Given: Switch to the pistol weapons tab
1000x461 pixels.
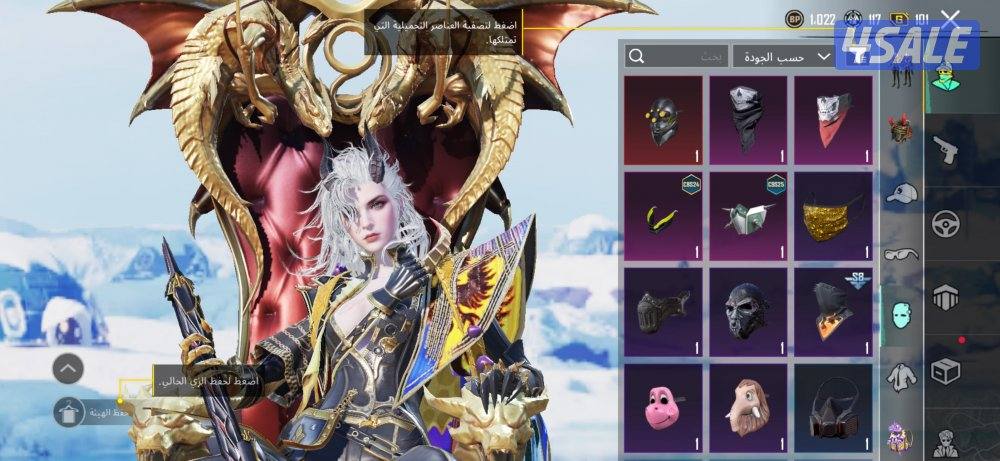Looking at the screenshot, I should (x=945, y=150).
